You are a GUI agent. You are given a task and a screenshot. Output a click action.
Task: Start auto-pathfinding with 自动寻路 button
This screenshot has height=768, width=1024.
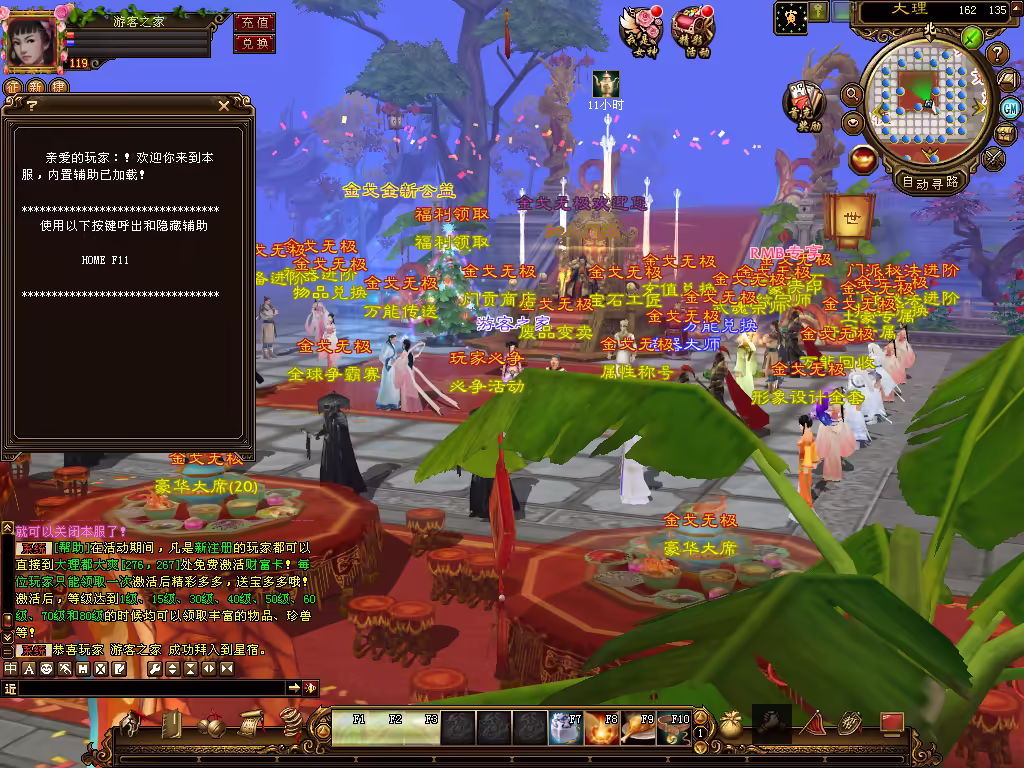930,182
